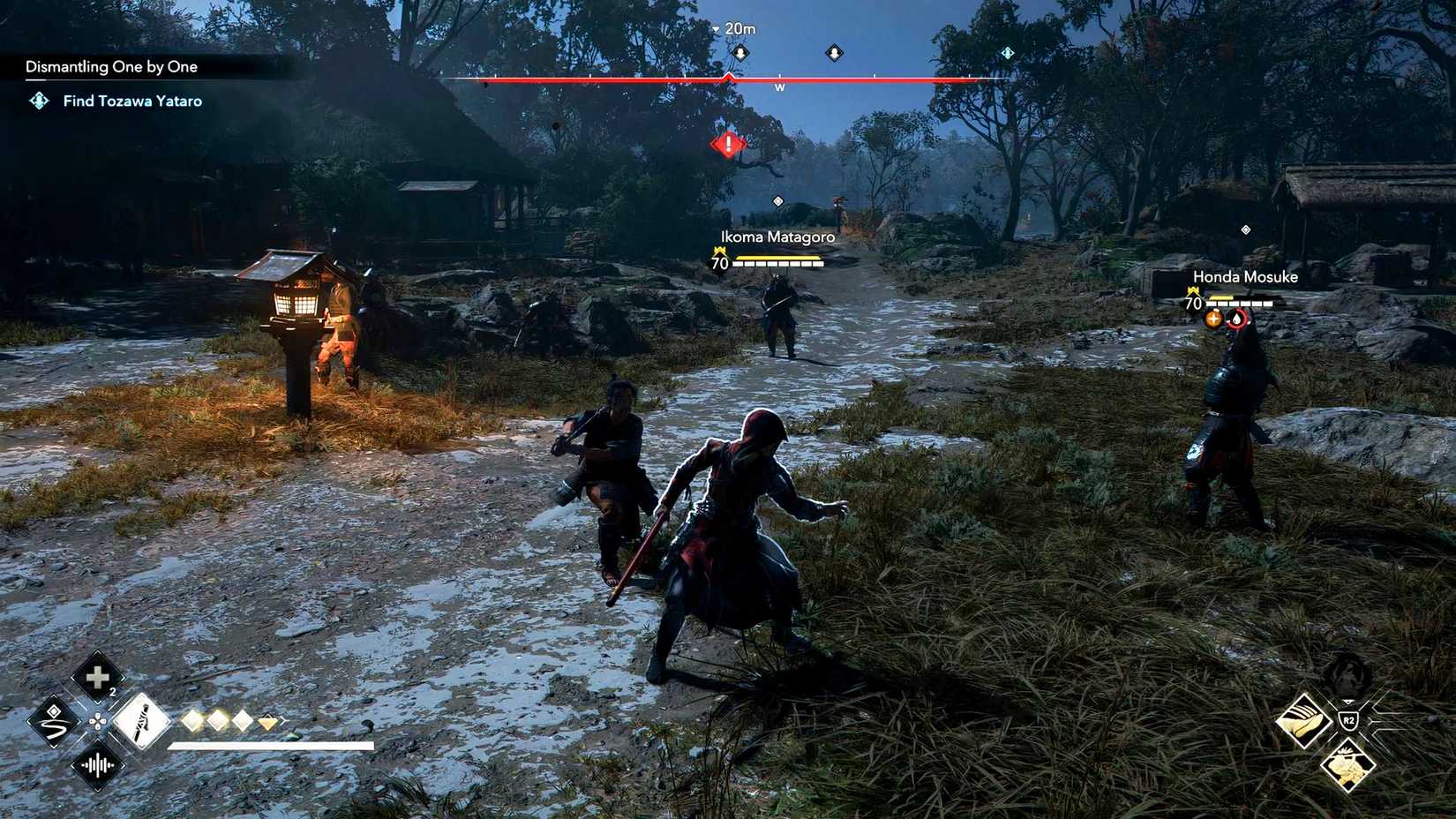
Task: Click the flame status icon next to Honda Mosuke
Action: pyautogui.click(x=1238, y=319)
